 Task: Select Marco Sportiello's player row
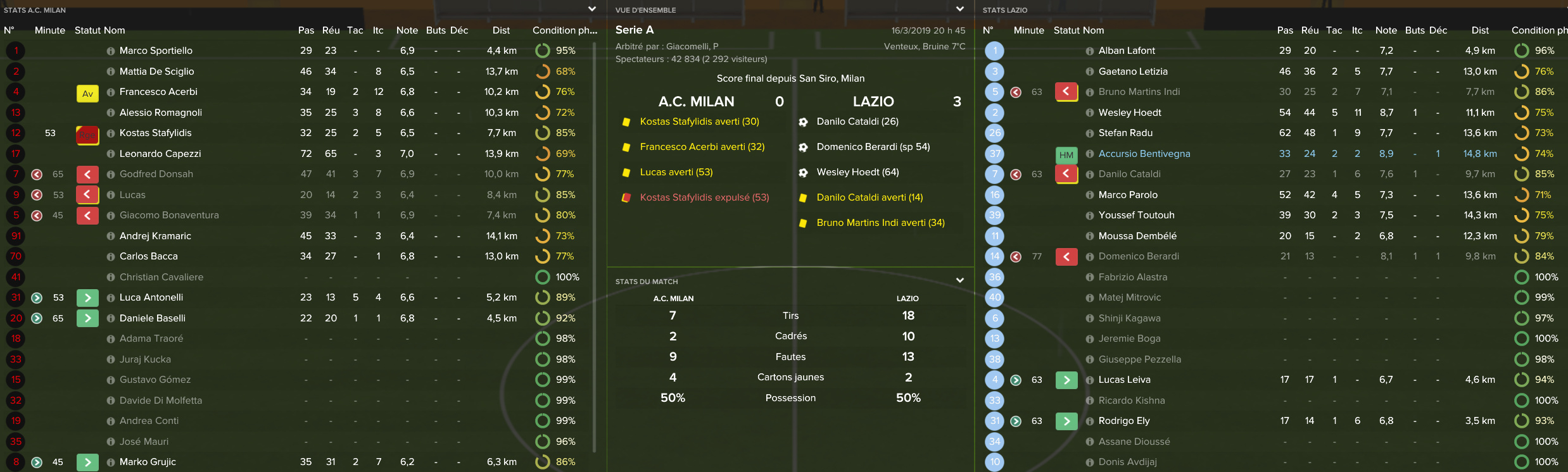pos(156,51)
